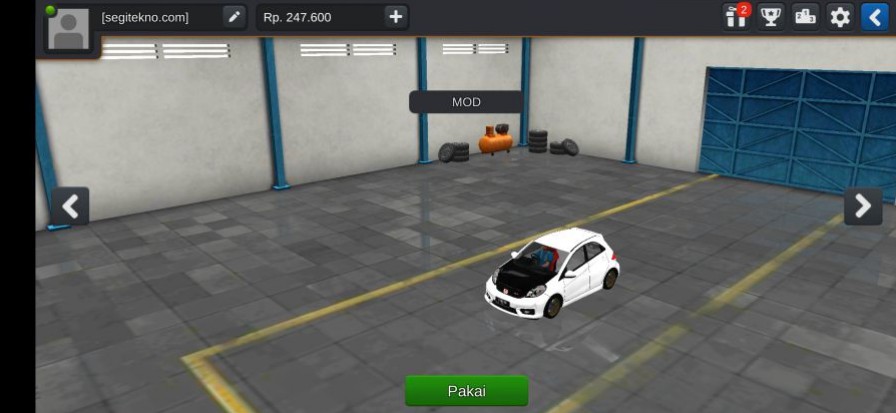Open the gear settings menu

click(x=840, y=17)
